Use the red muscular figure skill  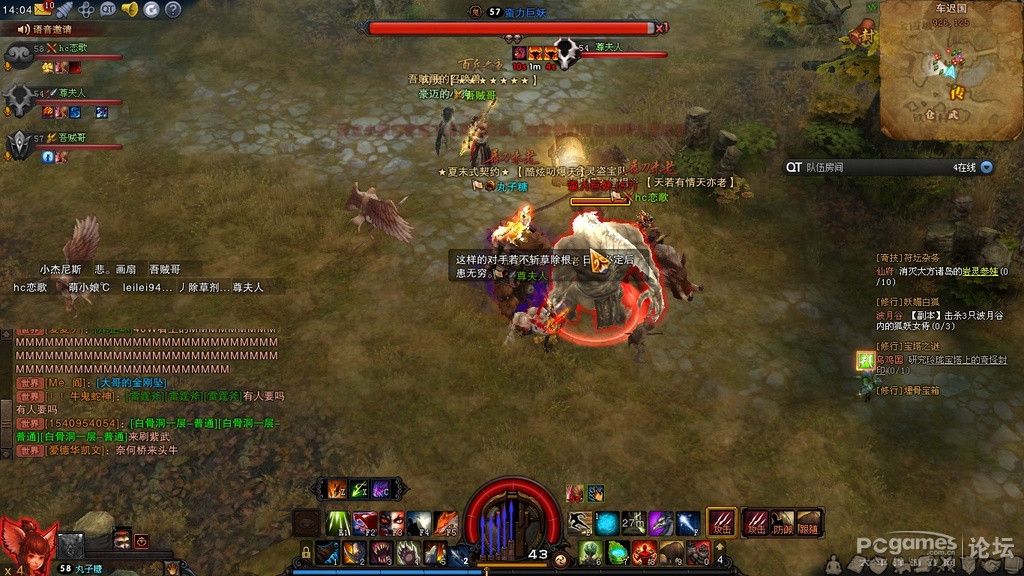pyautogui.click(x=643, y=552)
